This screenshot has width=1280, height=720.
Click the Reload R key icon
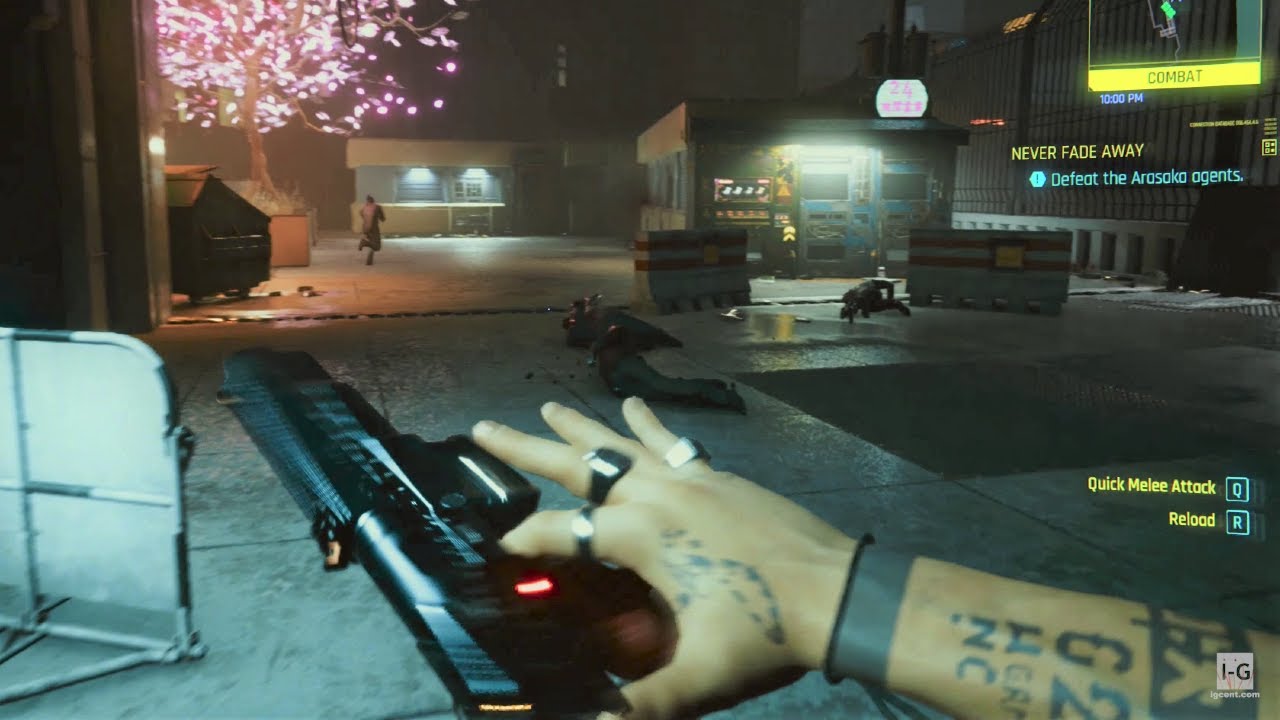tap(1240, 520)
